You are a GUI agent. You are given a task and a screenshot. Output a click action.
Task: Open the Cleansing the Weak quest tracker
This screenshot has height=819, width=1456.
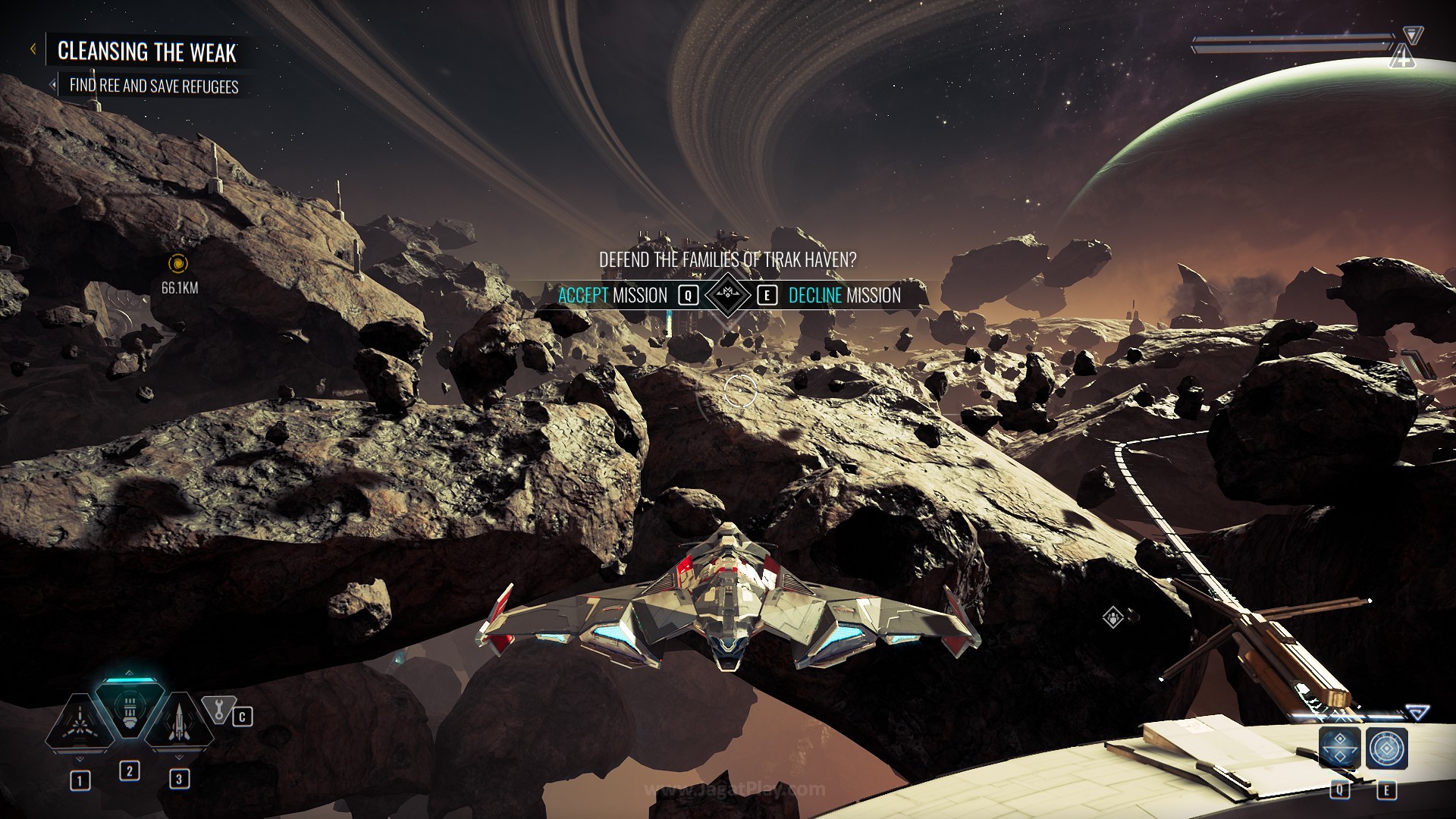[147, 52]
